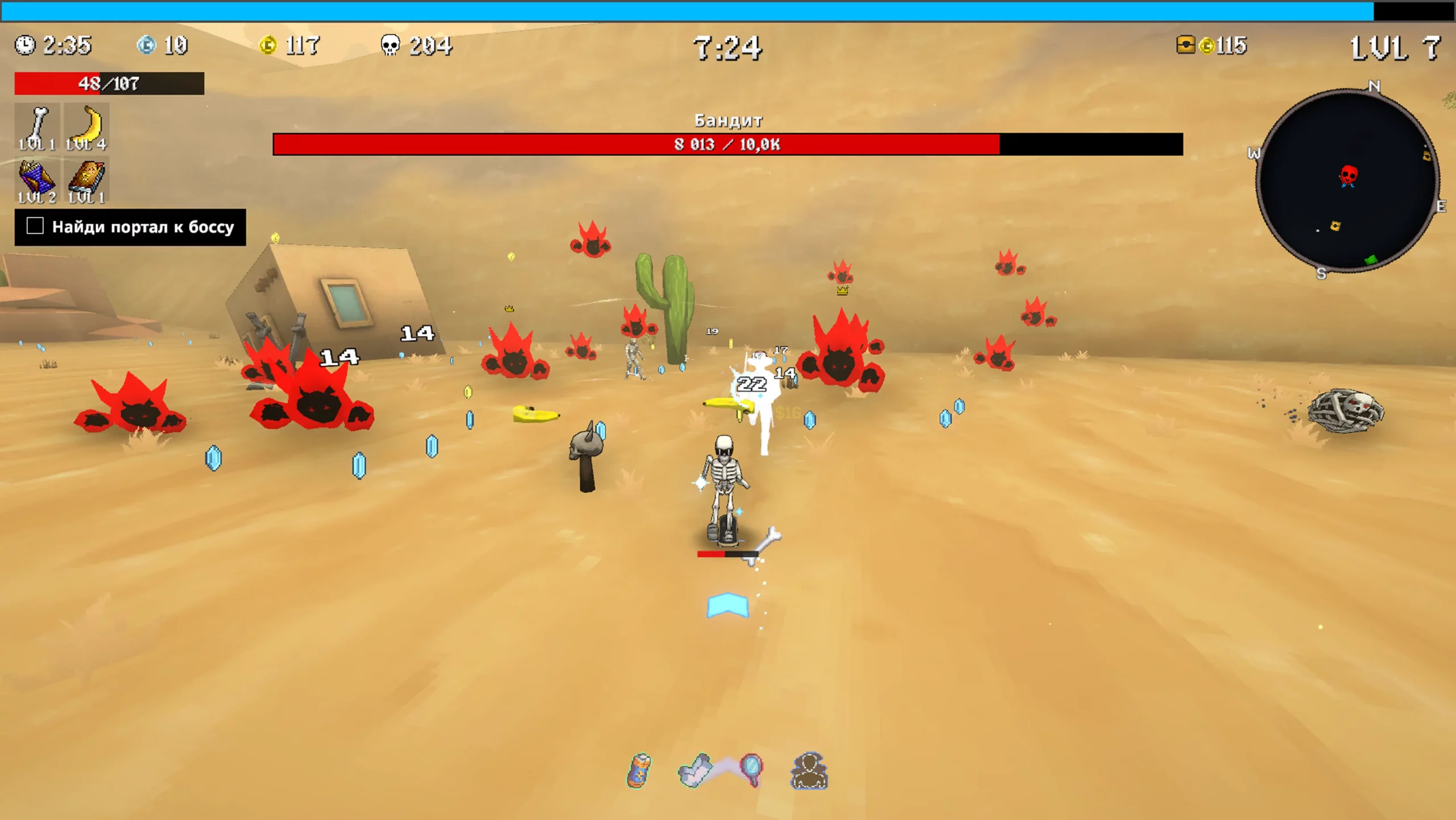Click the silver boot item icon
This screenshot has height=820, width=1456.
(695, 770)
